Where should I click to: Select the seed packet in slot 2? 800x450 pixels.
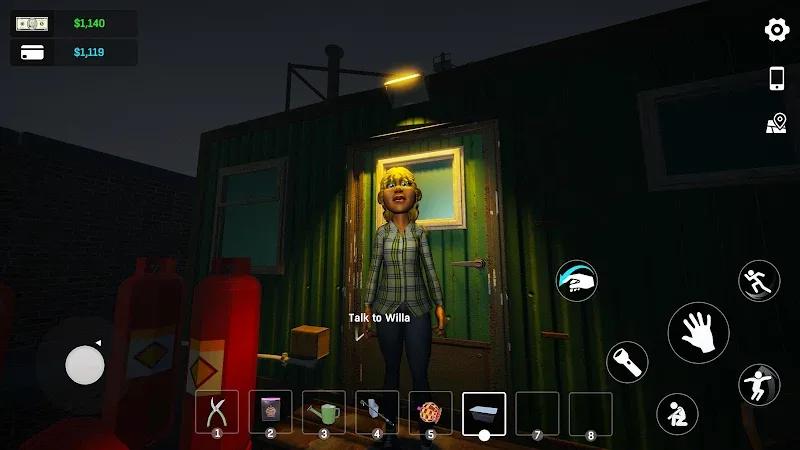270,411
